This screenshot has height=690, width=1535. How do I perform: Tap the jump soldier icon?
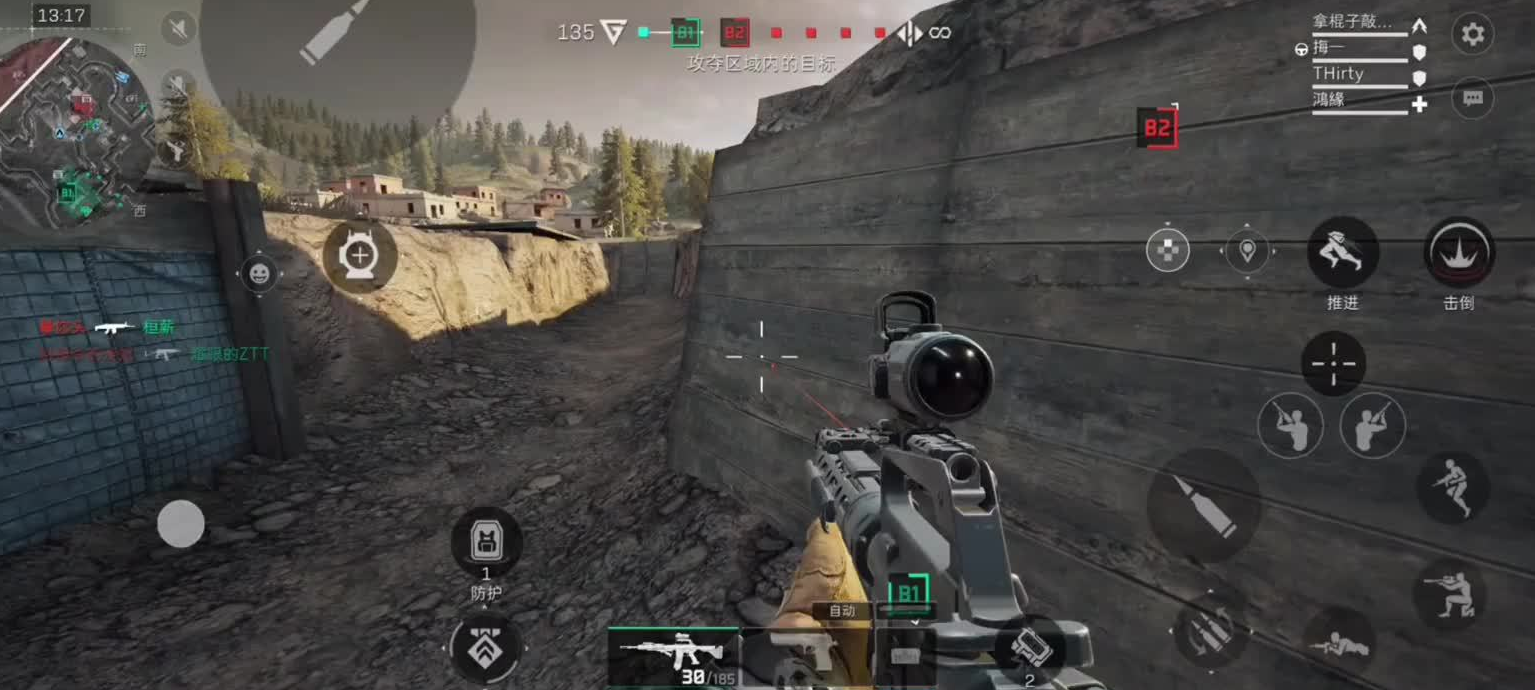[x=1452, y=487]
